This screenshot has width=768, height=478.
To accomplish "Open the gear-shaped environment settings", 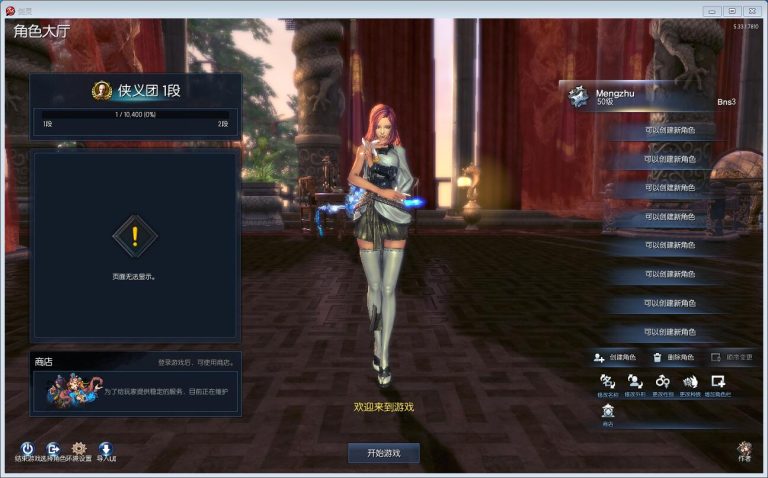I will [79, 449].
